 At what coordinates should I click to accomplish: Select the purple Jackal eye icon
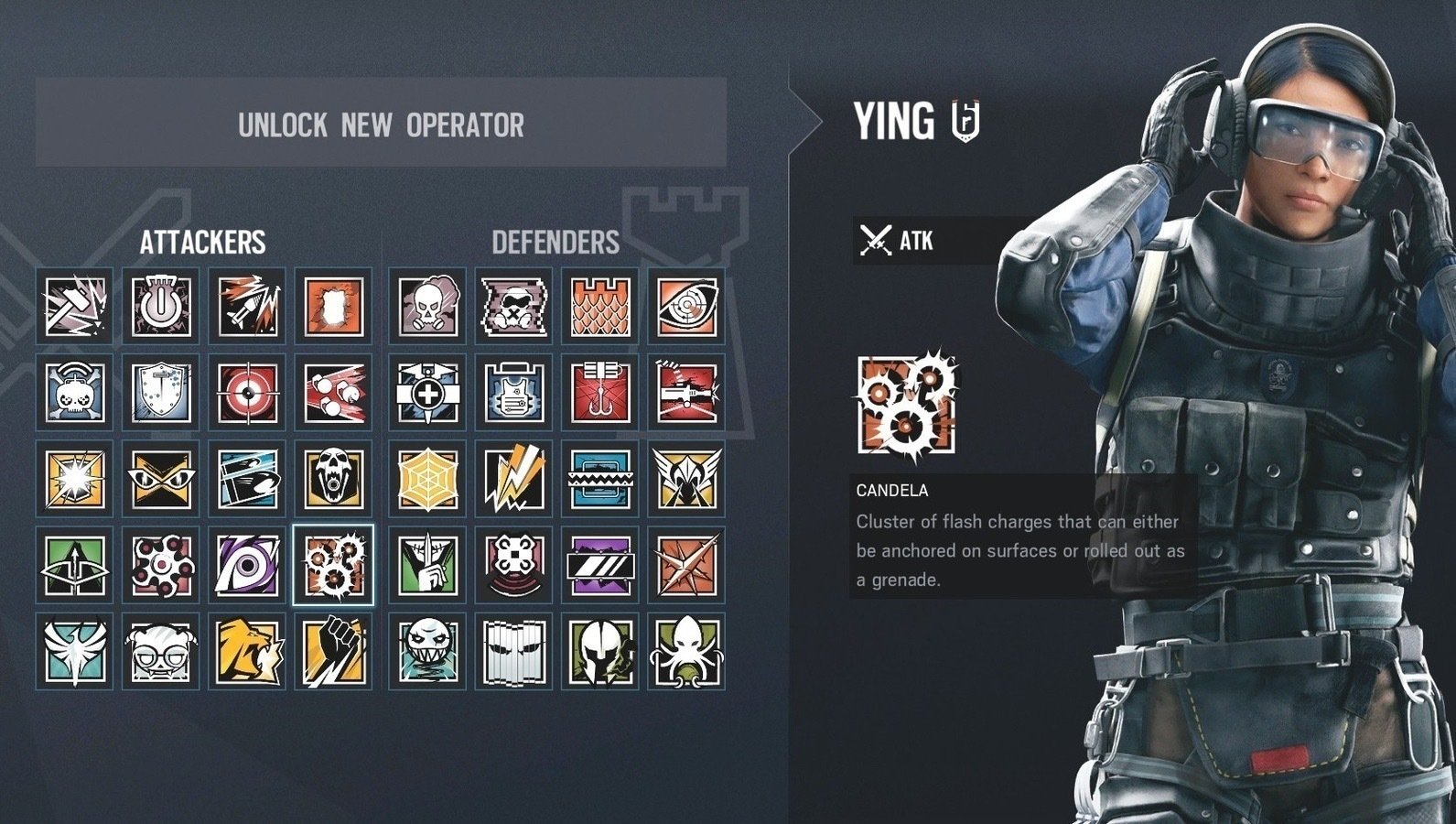pos(247,564)
